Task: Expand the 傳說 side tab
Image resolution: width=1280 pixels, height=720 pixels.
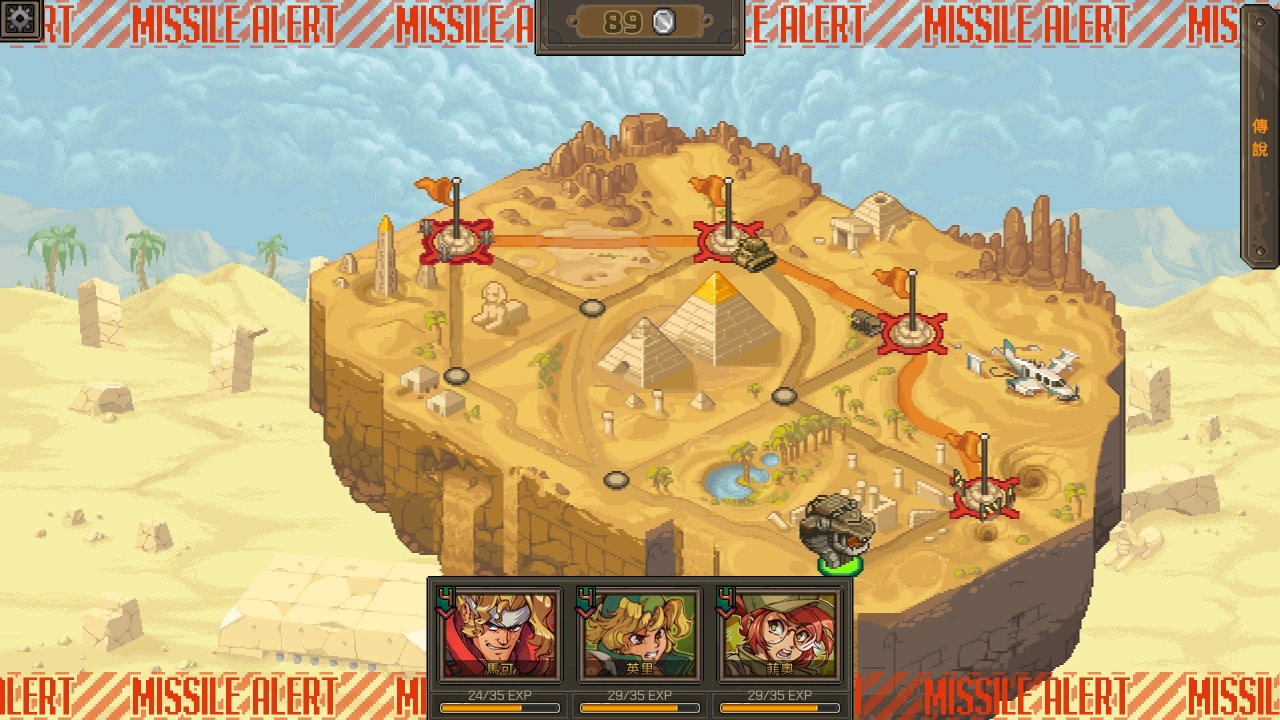Action: (x=1260, y=138)
